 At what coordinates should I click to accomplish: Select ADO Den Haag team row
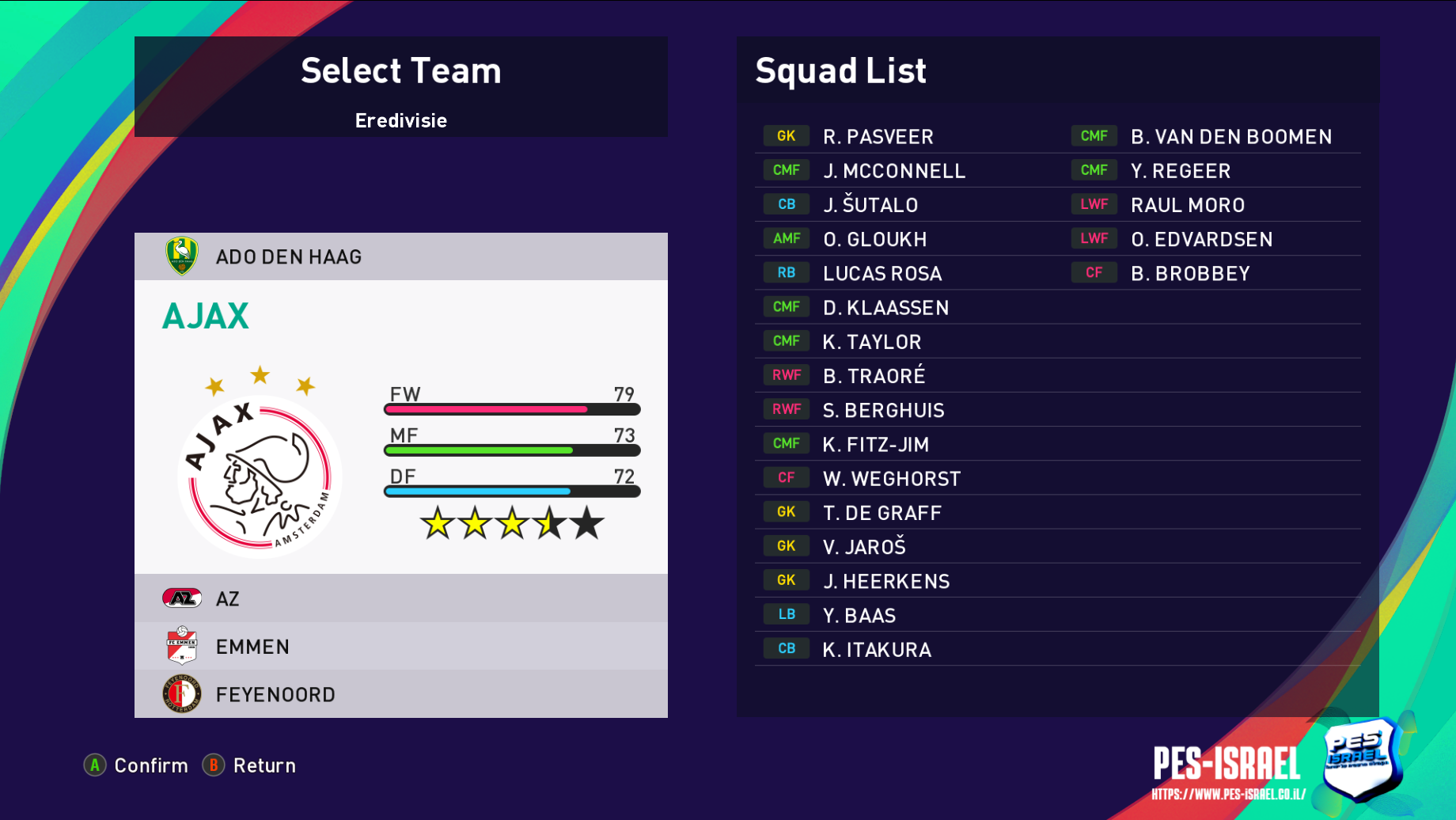[400, 256]
